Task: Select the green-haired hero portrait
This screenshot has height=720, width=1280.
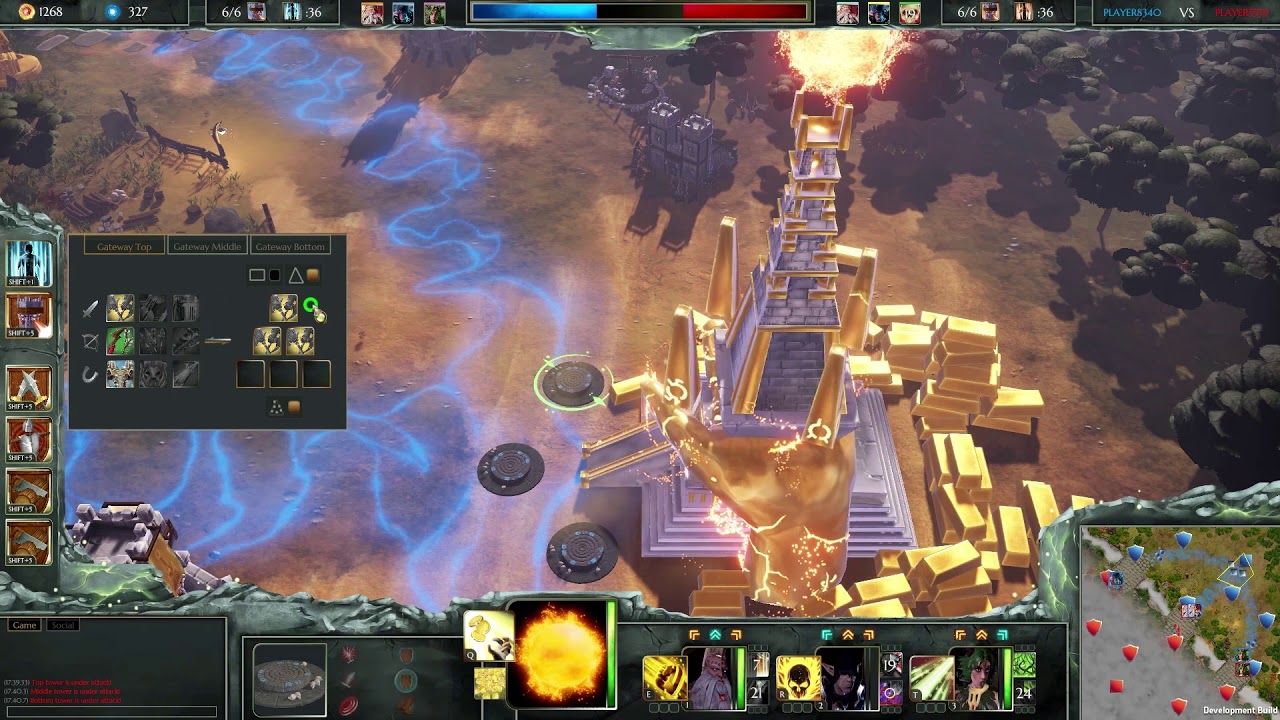Action: [980, 678]
